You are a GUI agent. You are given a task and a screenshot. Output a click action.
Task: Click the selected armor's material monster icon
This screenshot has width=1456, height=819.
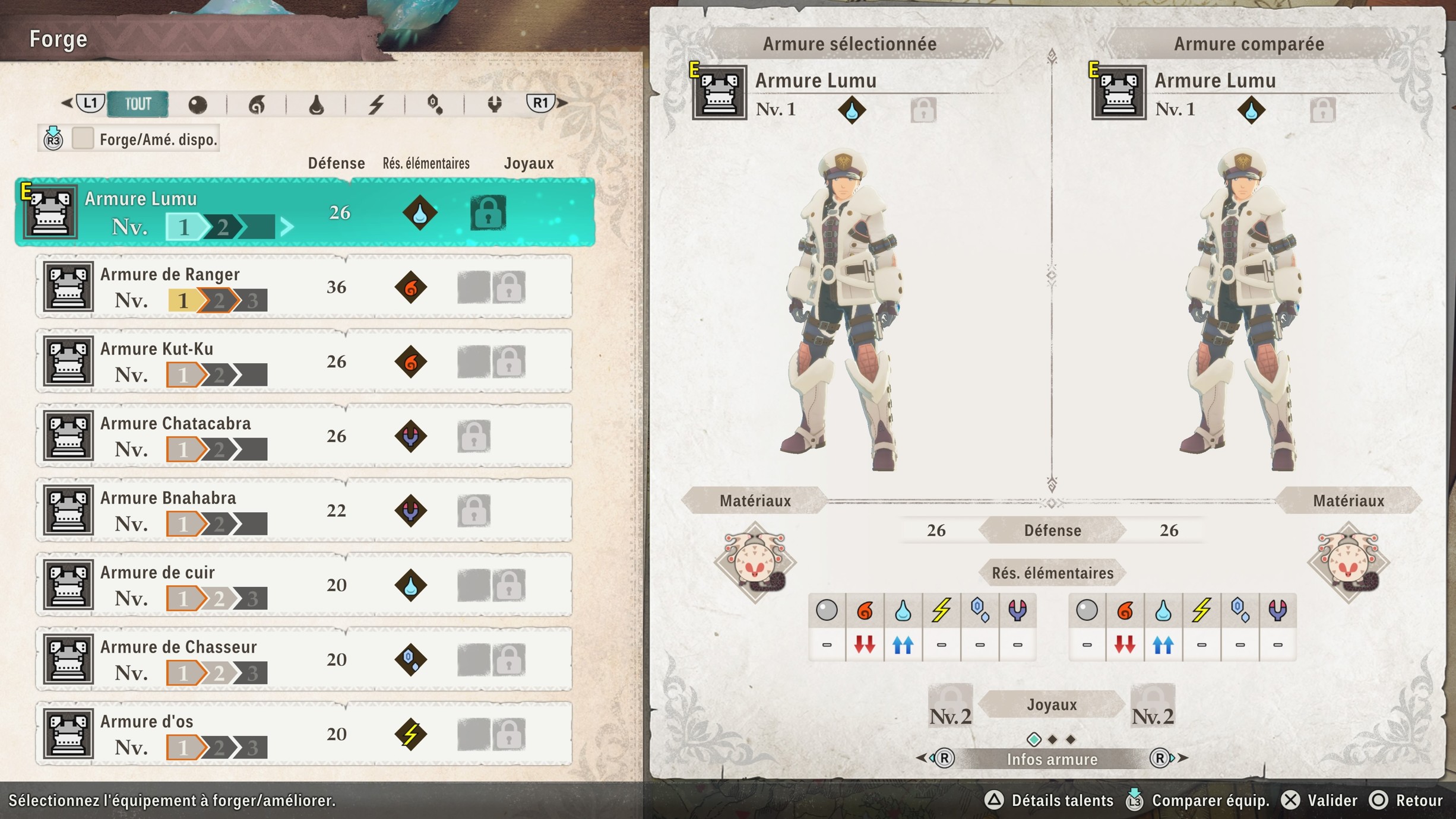pyautogui.click(x=755, y=562)
